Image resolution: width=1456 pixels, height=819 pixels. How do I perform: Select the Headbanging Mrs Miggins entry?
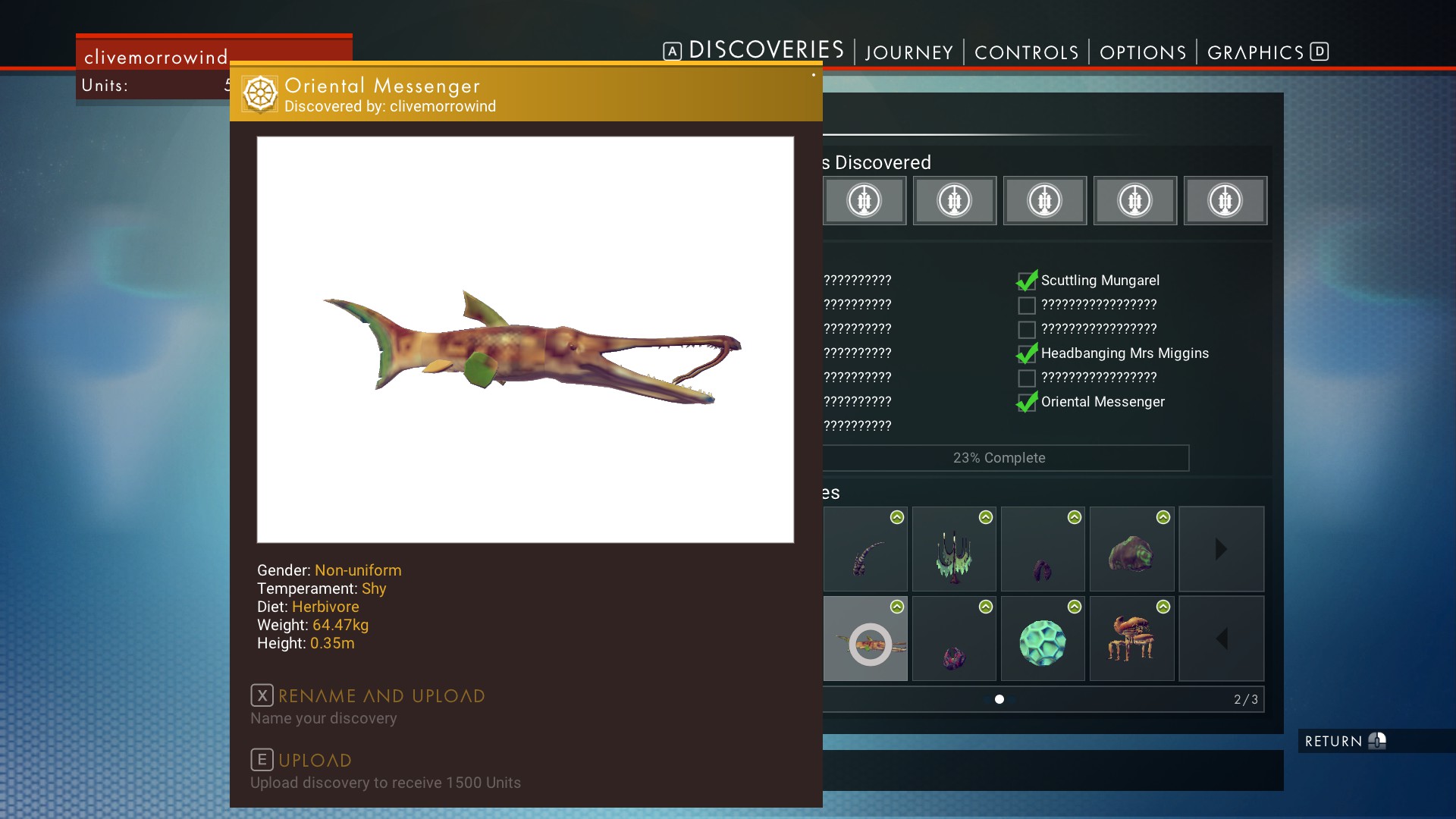1124,353
